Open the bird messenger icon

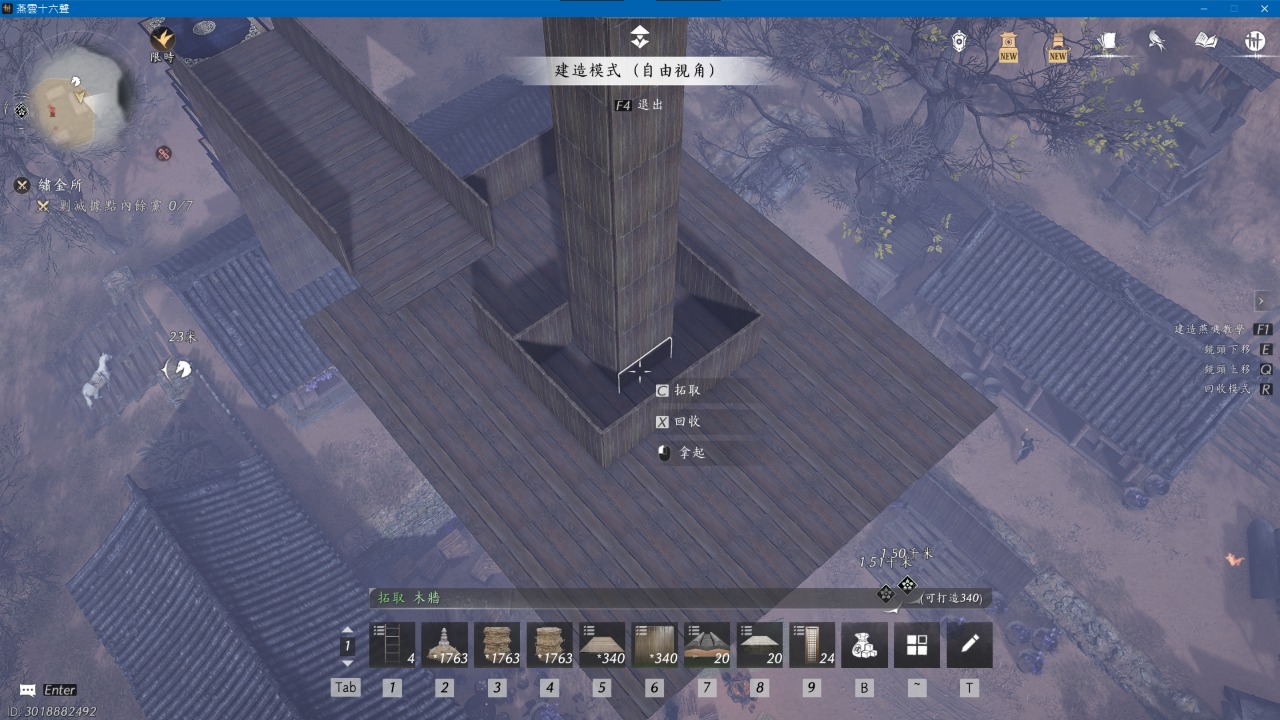[x=1157, y=41]
